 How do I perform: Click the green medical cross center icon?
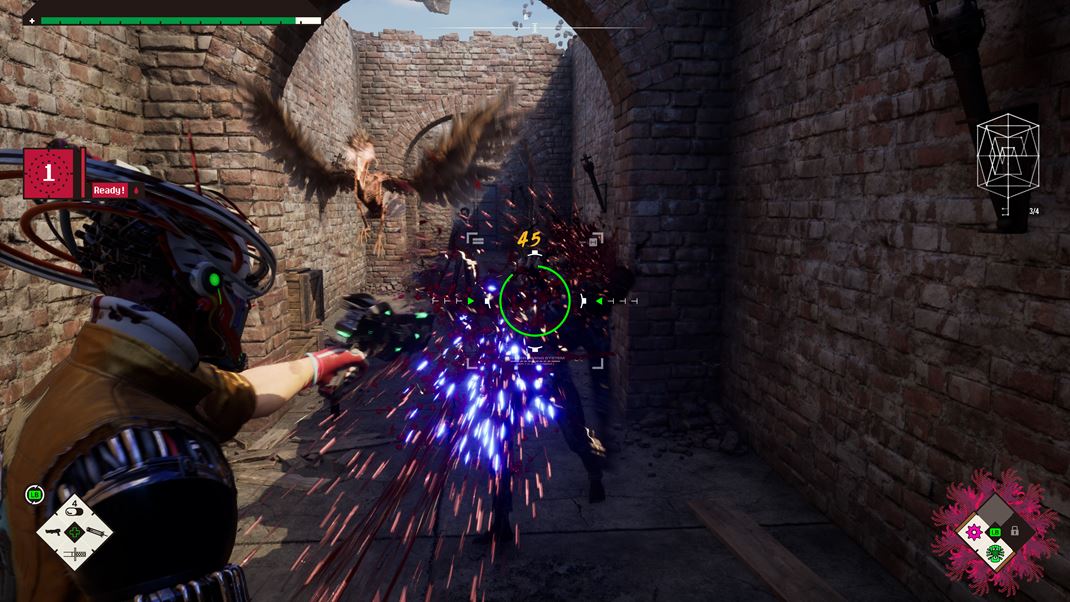(x=74, y=532)
